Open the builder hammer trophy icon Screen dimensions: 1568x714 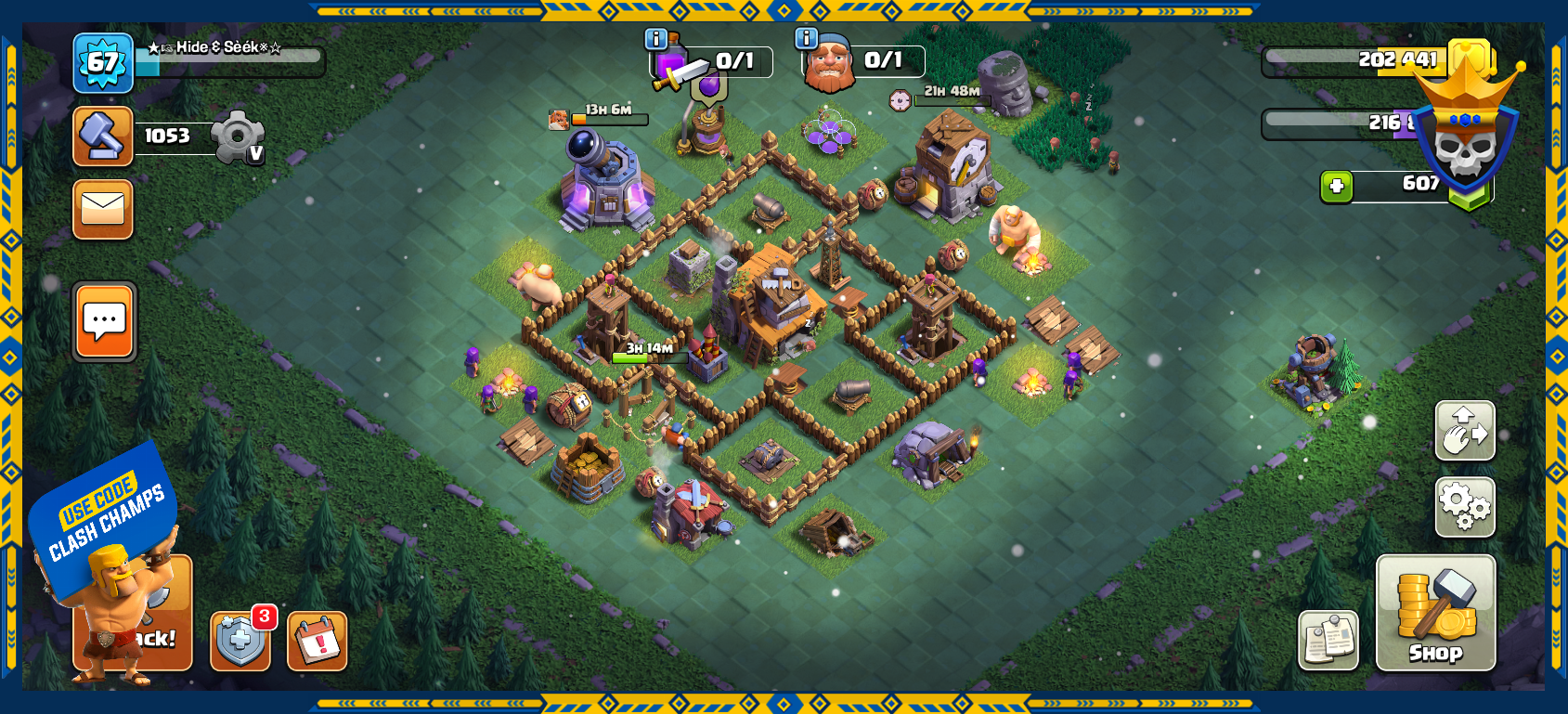[x=103, y=136]
